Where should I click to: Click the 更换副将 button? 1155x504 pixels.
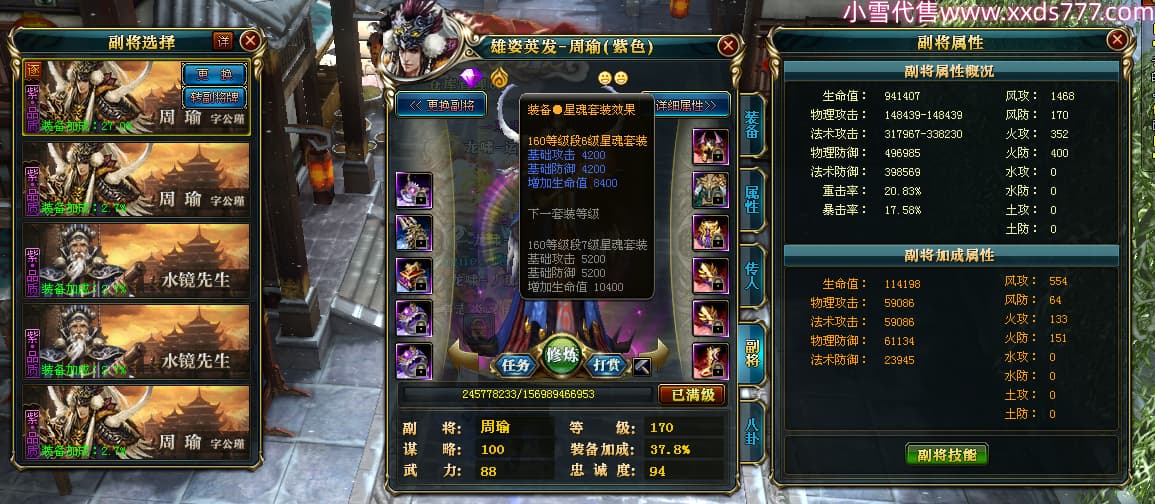pyautogui.click(x=440, y=104)
